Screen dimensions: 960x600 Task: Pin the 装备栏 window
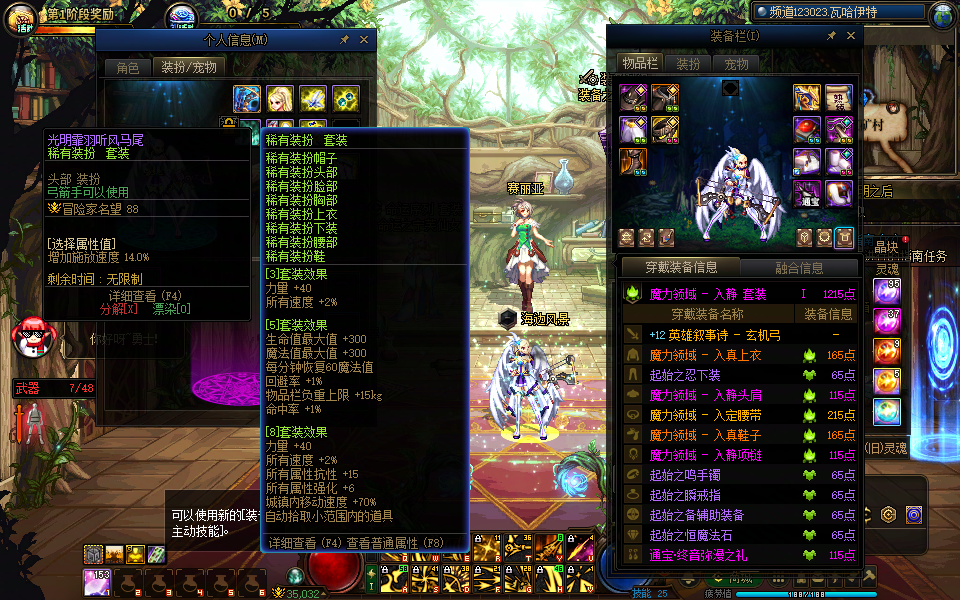click(x=833, y=36)
